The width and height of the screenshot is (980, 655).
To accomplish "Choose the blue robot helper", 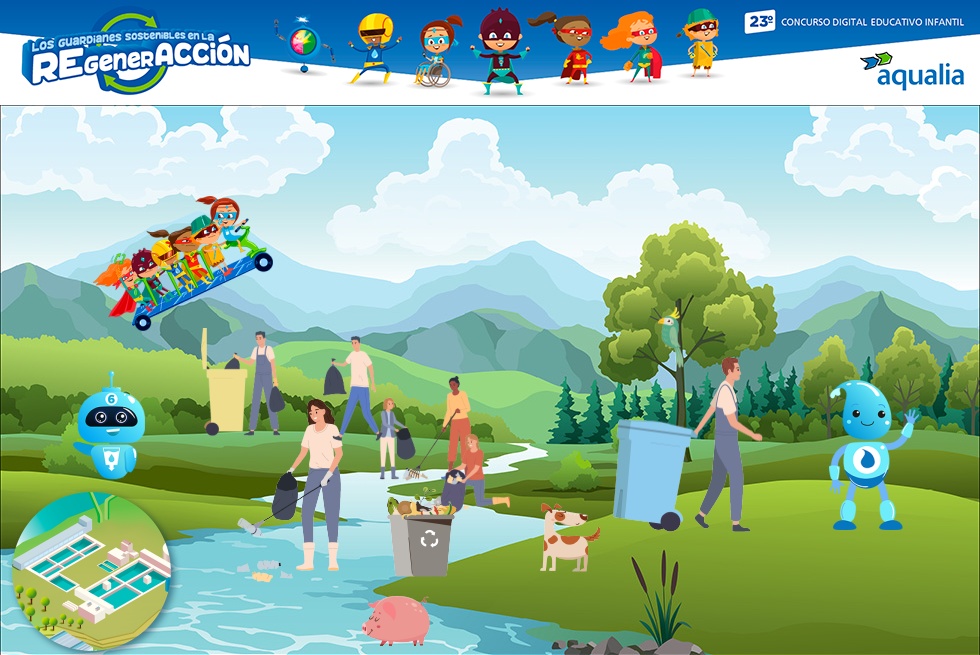I will click(x=107, y=427).
